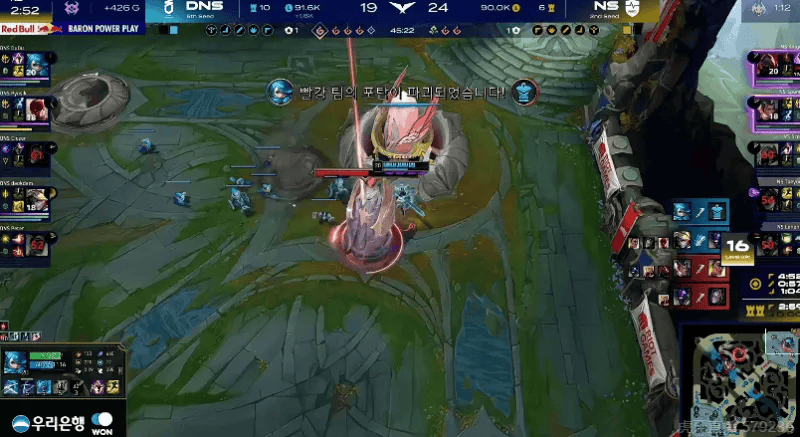This screenshot has height=437, width=800.
Task: Click the level 16 level-up indicator
Action: pos(738,246)
